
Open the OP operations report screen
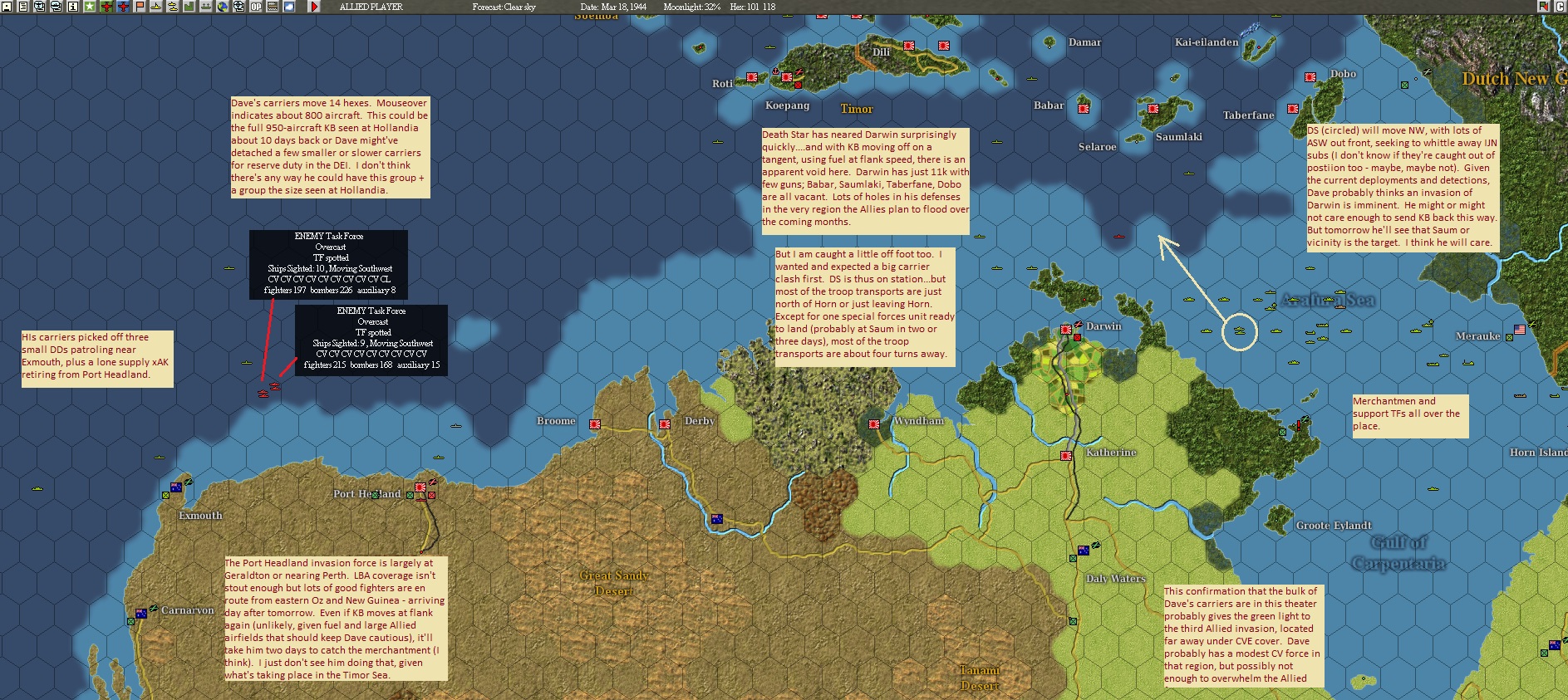coord(255,6)
